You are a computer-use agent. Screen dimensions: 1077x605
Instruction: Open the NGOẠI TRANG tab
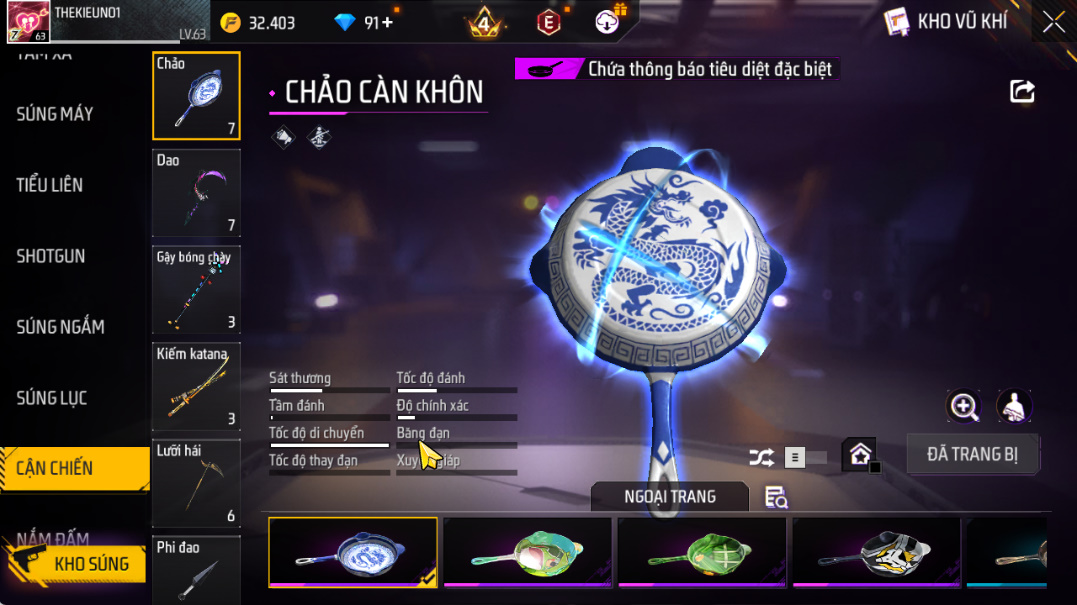(669, 497)
